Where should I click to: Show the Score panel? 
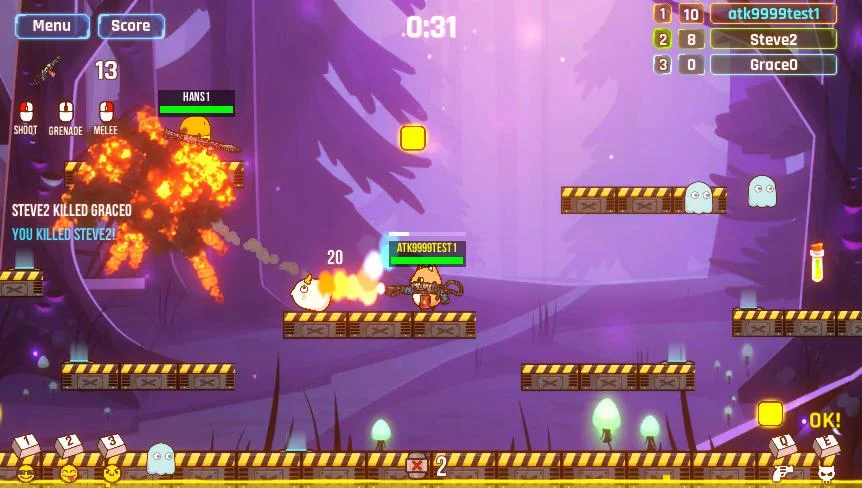coord(131,26)
